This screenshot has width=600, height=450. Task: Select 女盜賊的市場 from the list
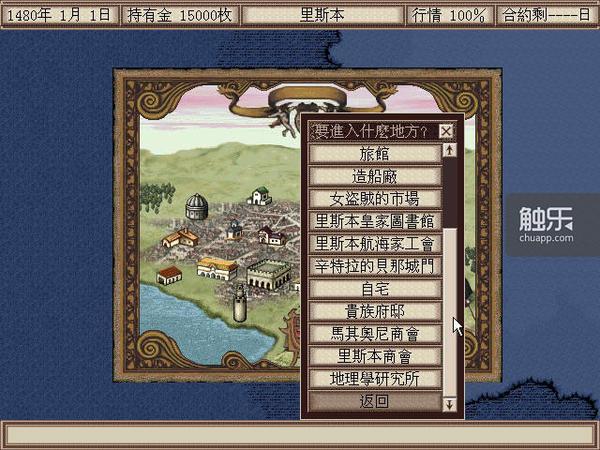point(374,199)
